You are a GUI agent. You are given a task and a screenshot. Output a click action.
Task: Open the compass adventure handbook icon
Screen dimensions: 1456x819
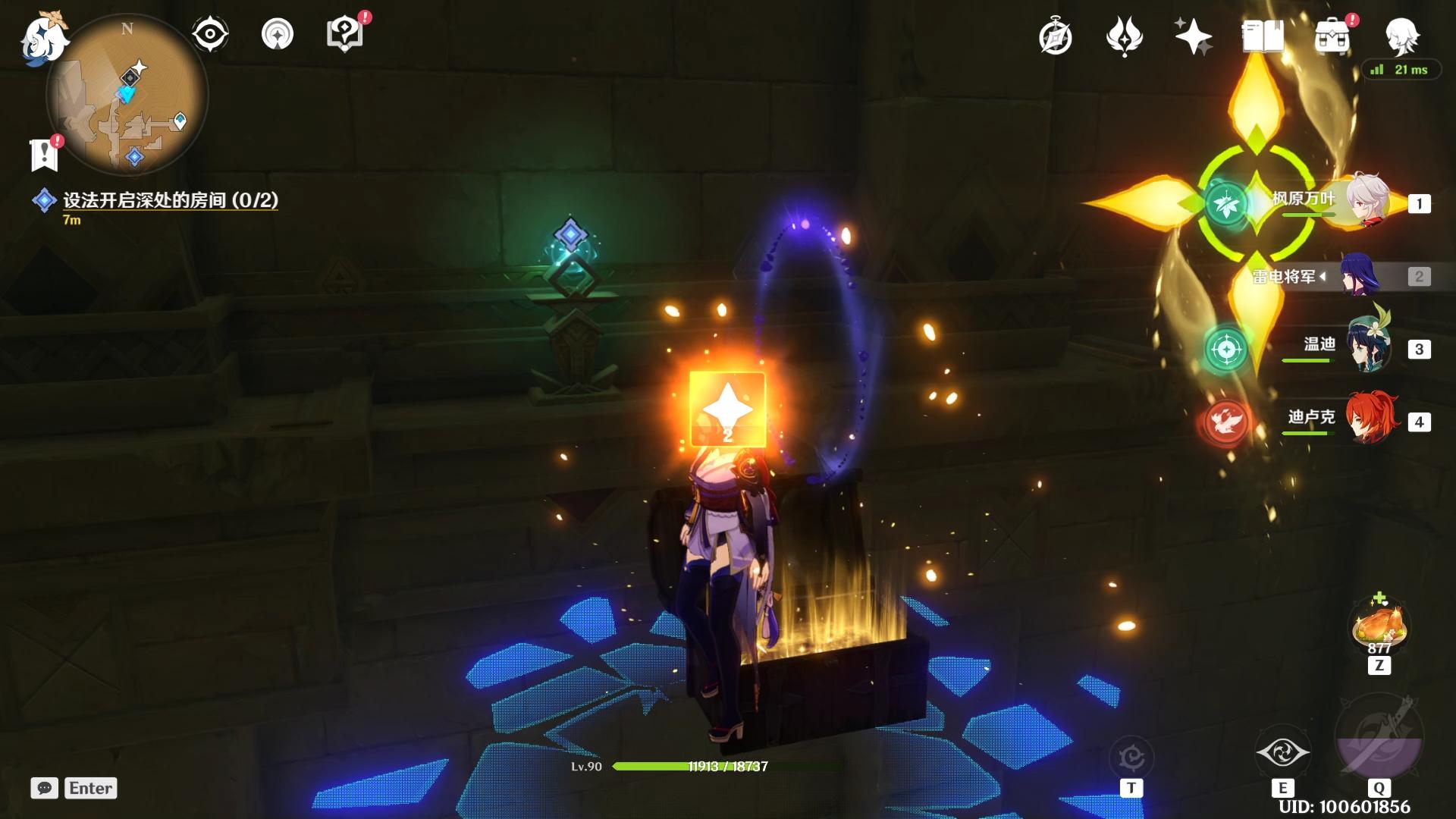click(x=1056, y=37)
